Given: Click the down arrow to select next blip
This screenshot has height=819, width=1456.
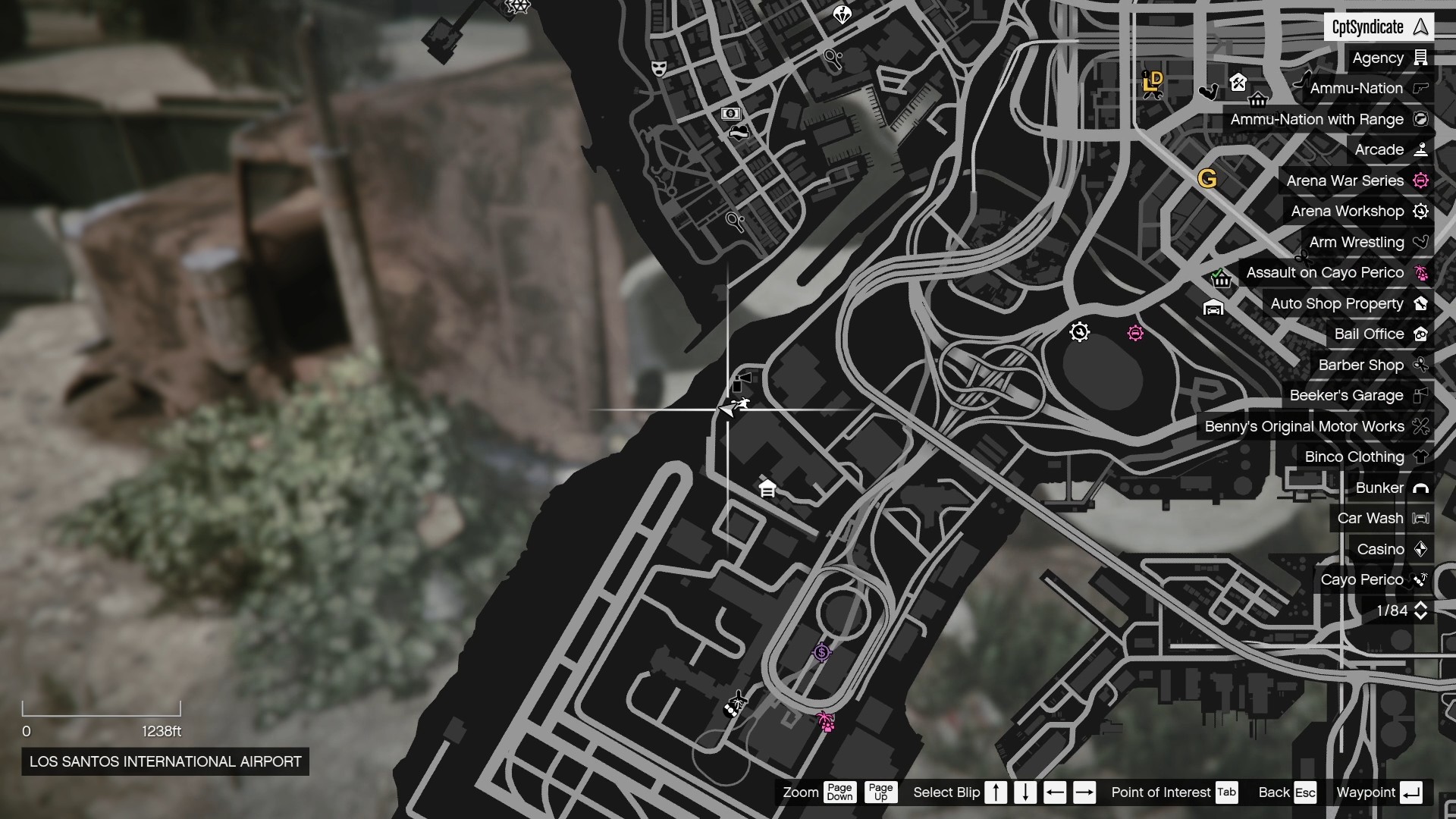Looking at the screenshot, I should [1025, 792].
